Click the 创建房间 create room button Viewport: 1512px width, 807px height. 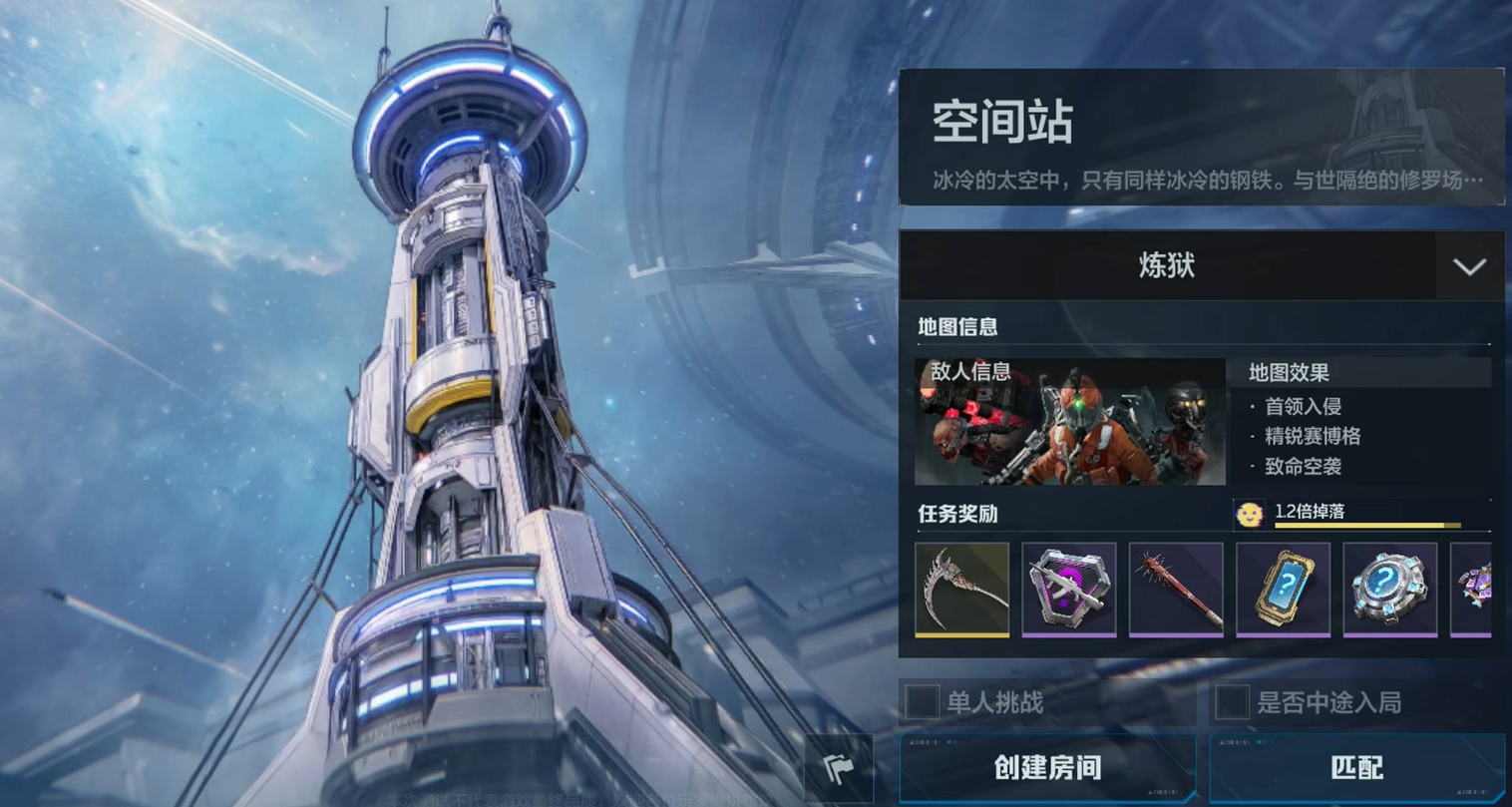(1047, 767)
